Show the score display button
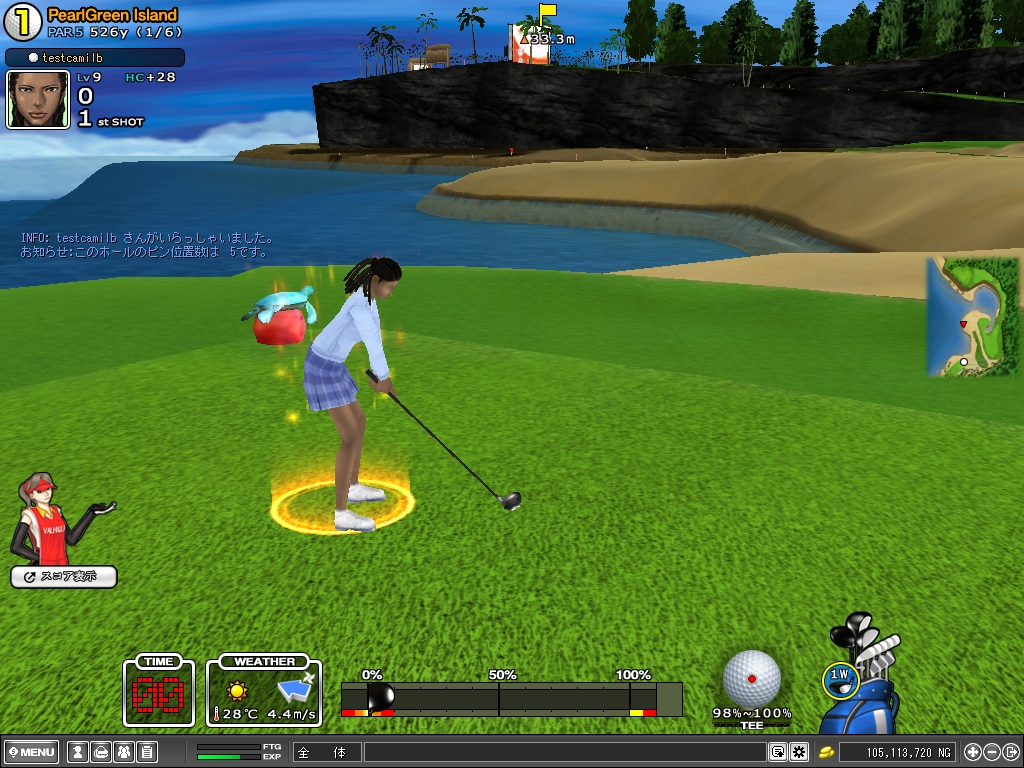Image resolution: width=1024 pixels, height=768 pixels. [x=64, y=577]
